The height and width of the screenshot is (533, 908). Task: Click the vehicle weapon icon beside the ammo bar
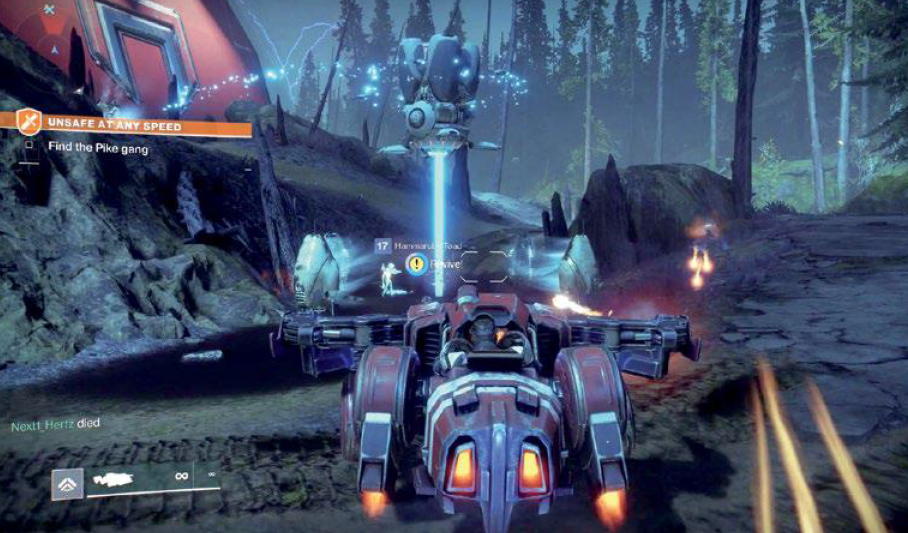point(68,482)
